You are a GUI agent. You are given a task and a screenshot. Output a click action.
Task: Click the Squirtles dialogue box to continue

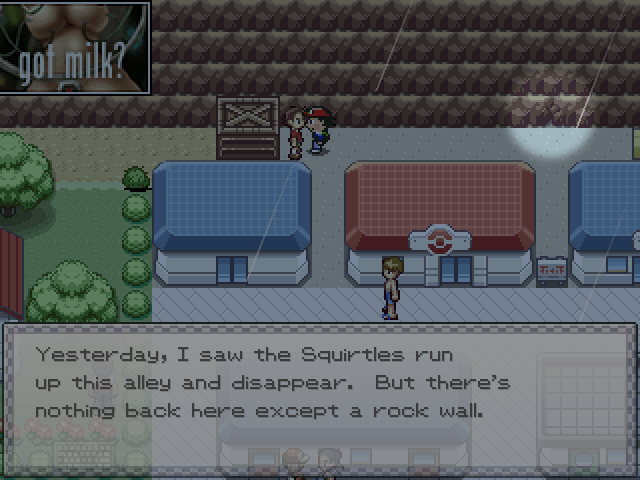point(318,383)
